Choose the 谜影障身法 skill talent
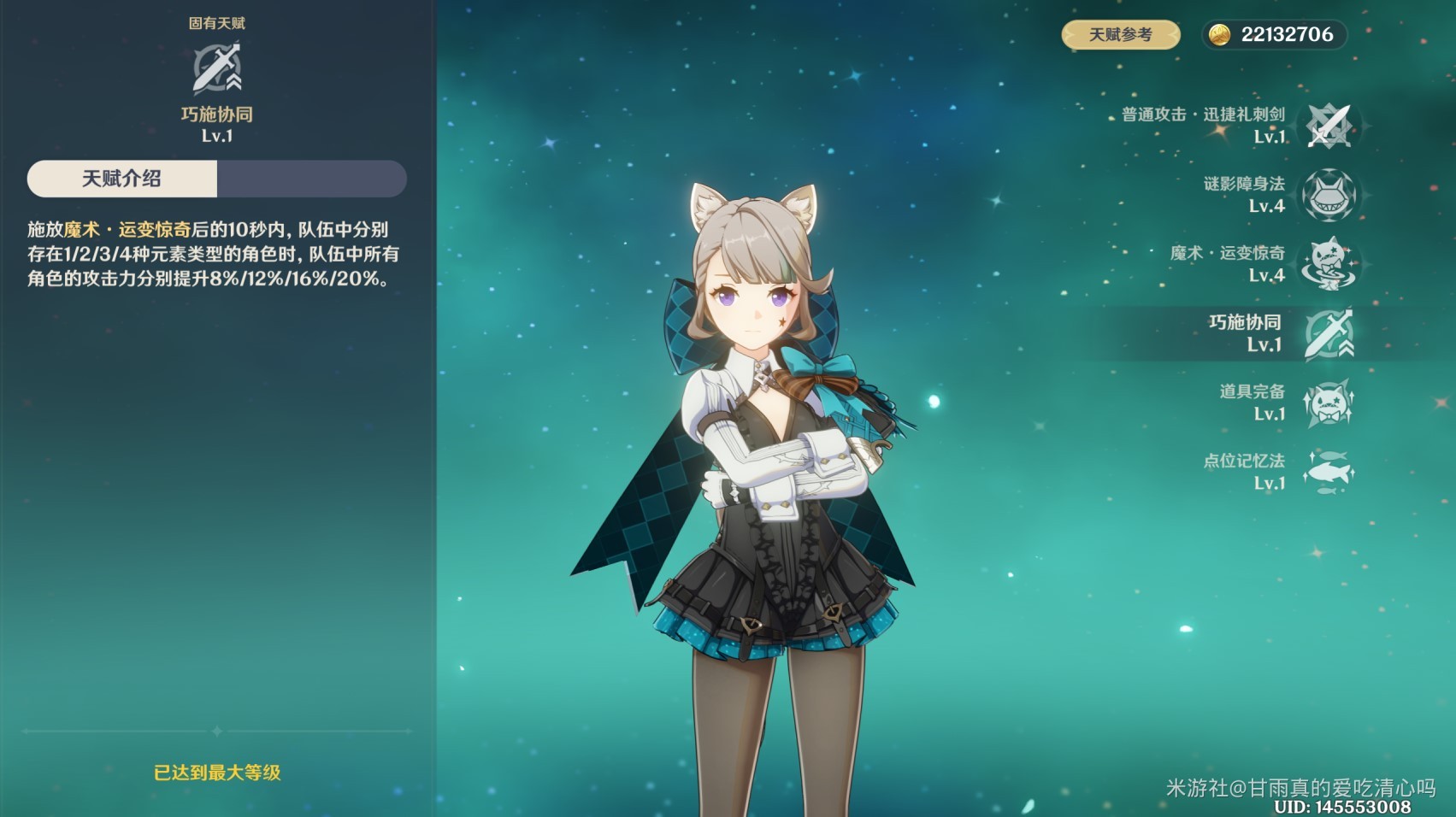 point(1329,195)
